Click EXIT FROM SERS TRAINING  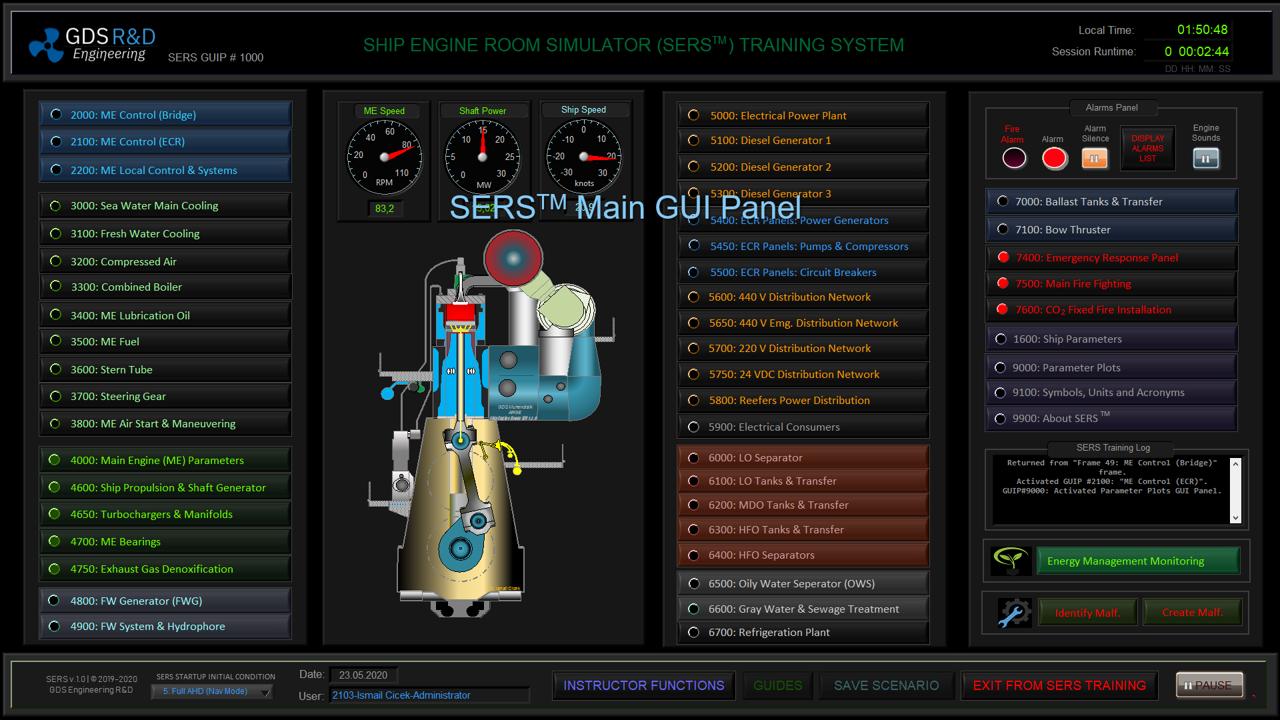(1058, 686)
